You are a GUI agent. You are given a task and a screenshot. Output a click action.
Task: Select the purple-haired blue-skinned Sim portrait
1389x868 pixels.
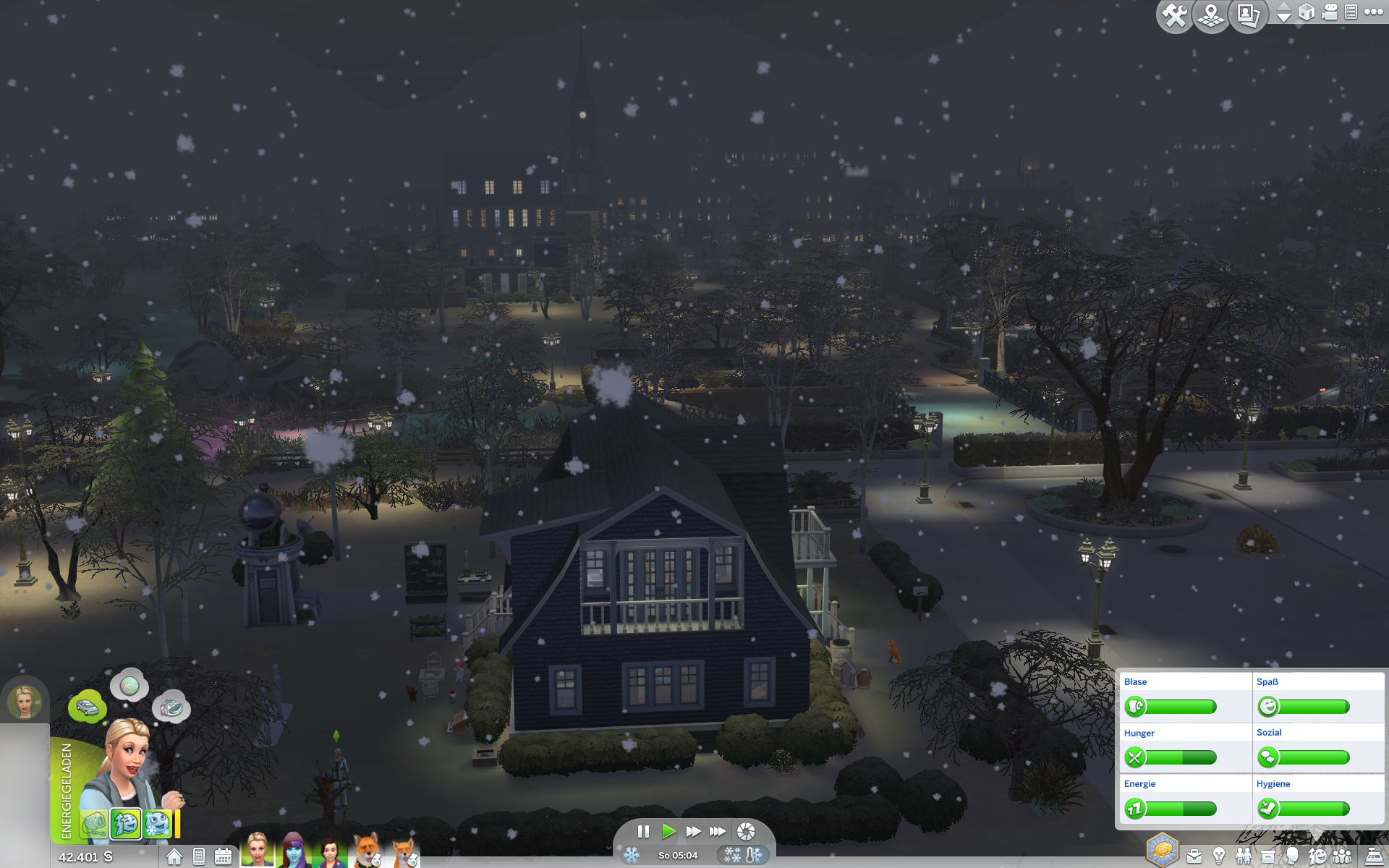point(294,851)
